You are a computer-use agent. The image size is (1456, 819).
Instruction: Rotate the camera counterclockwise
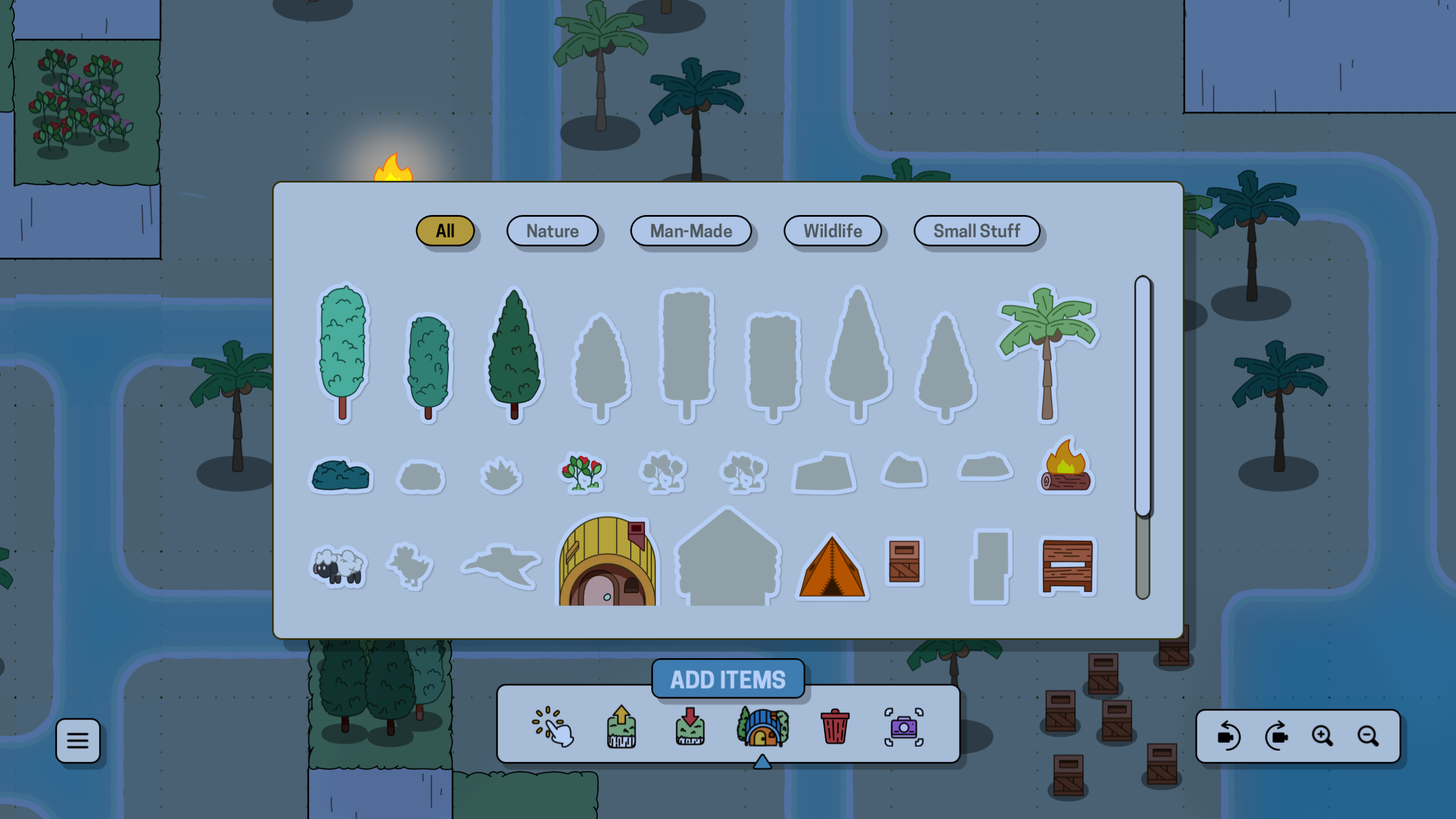1228,736
